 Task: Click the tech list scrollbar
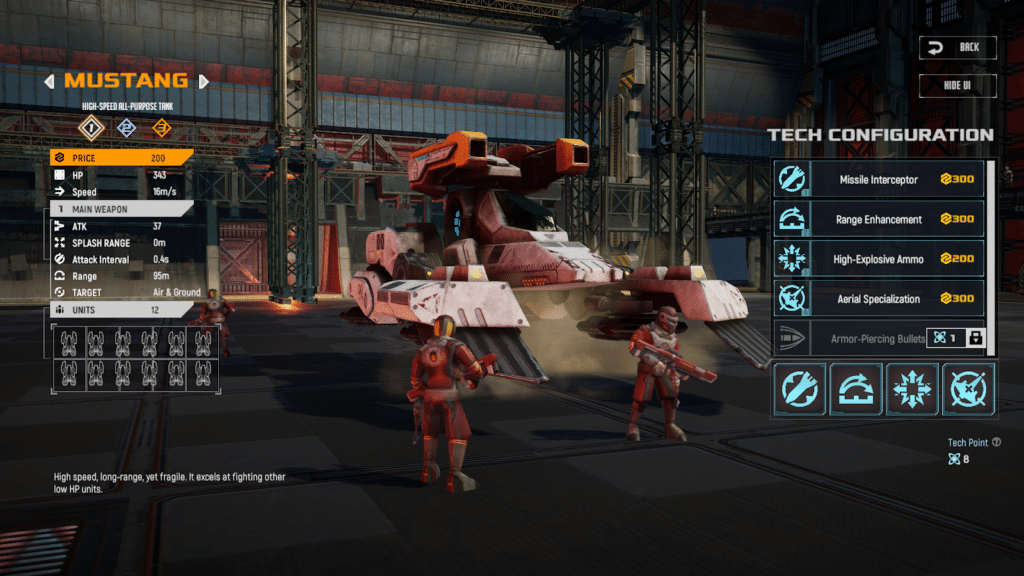coord(992,180)
